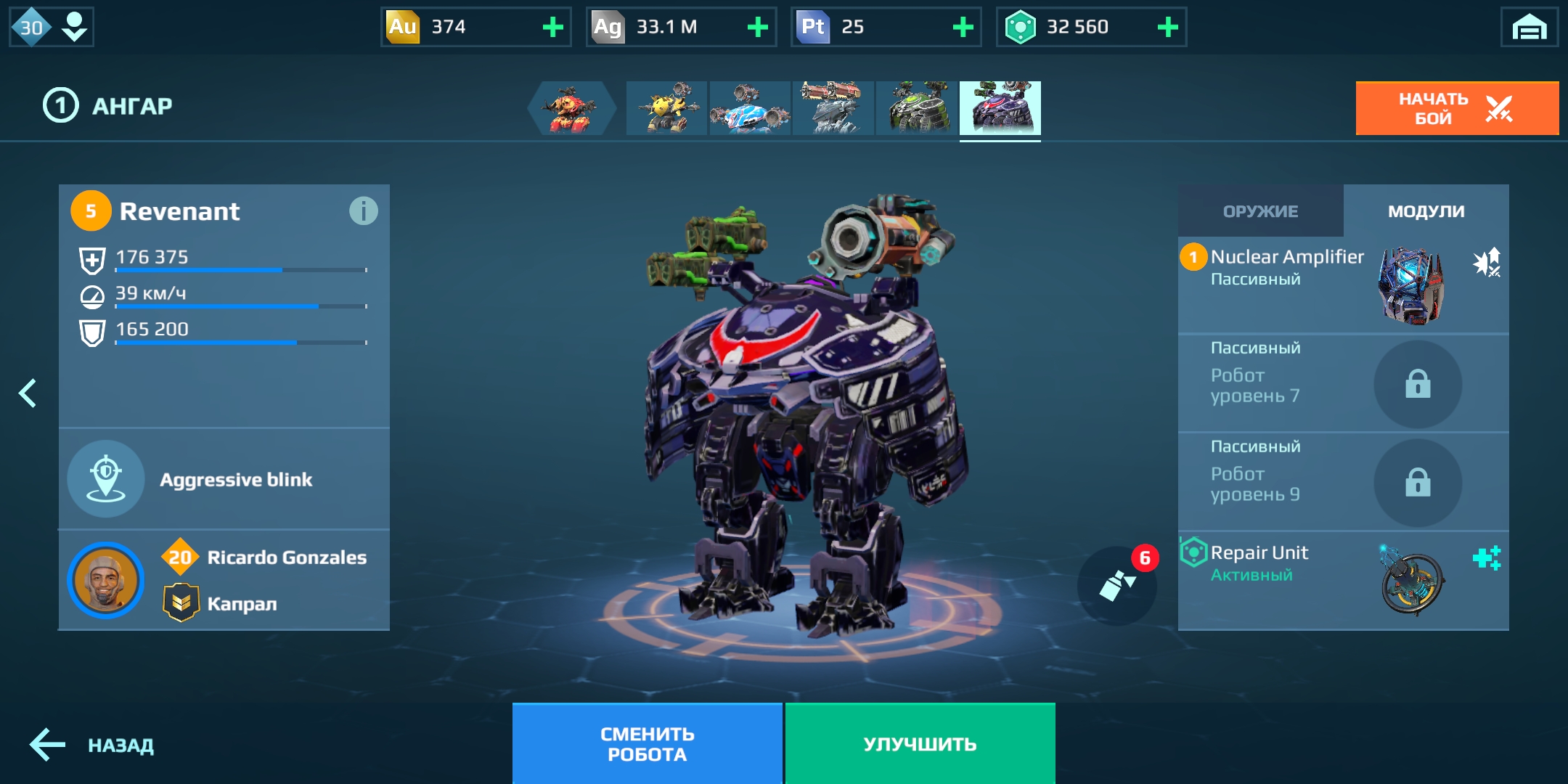
Task: Open pilot Ricardo Gonzales portrait
Action: 106,580
